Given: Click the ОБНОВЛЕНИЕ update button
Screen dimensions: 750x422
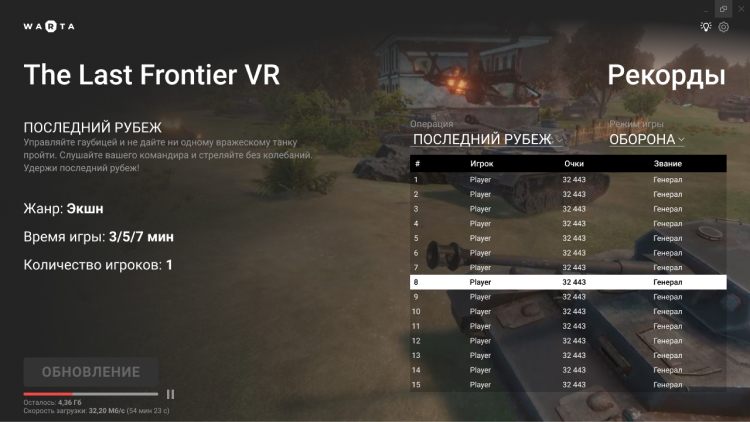Looking at the screenshot, I should 90,372.
